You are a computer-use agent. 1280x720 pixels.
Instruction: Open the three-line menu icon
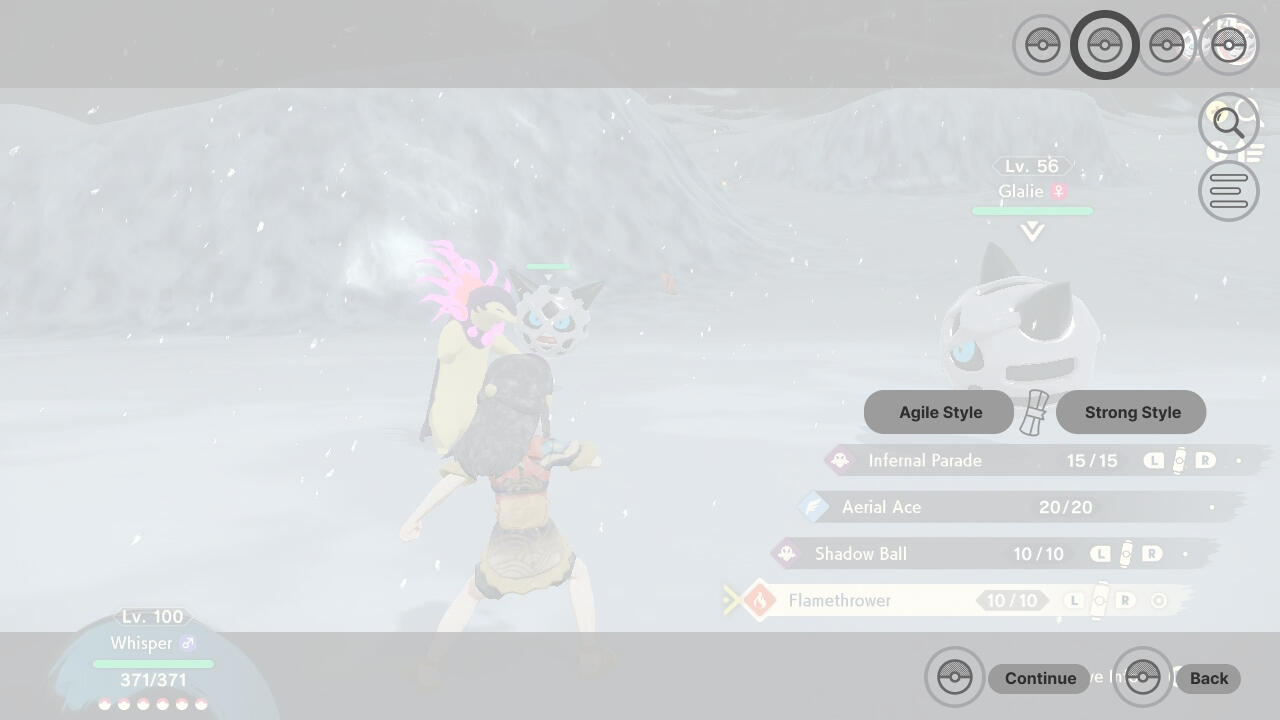[1228, 191]
